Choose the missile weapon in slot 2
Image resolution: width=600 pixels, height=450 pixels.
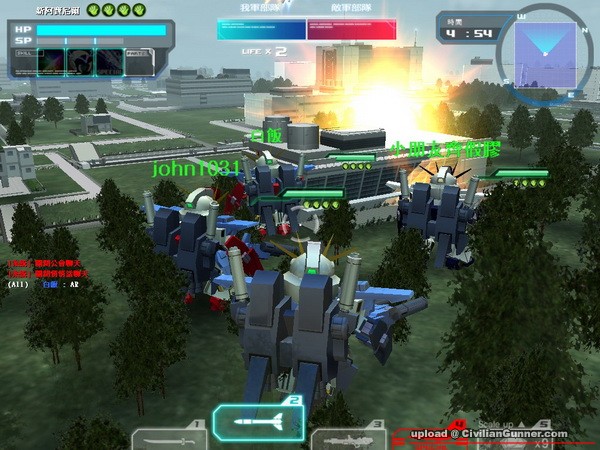[x=258, y=420]
